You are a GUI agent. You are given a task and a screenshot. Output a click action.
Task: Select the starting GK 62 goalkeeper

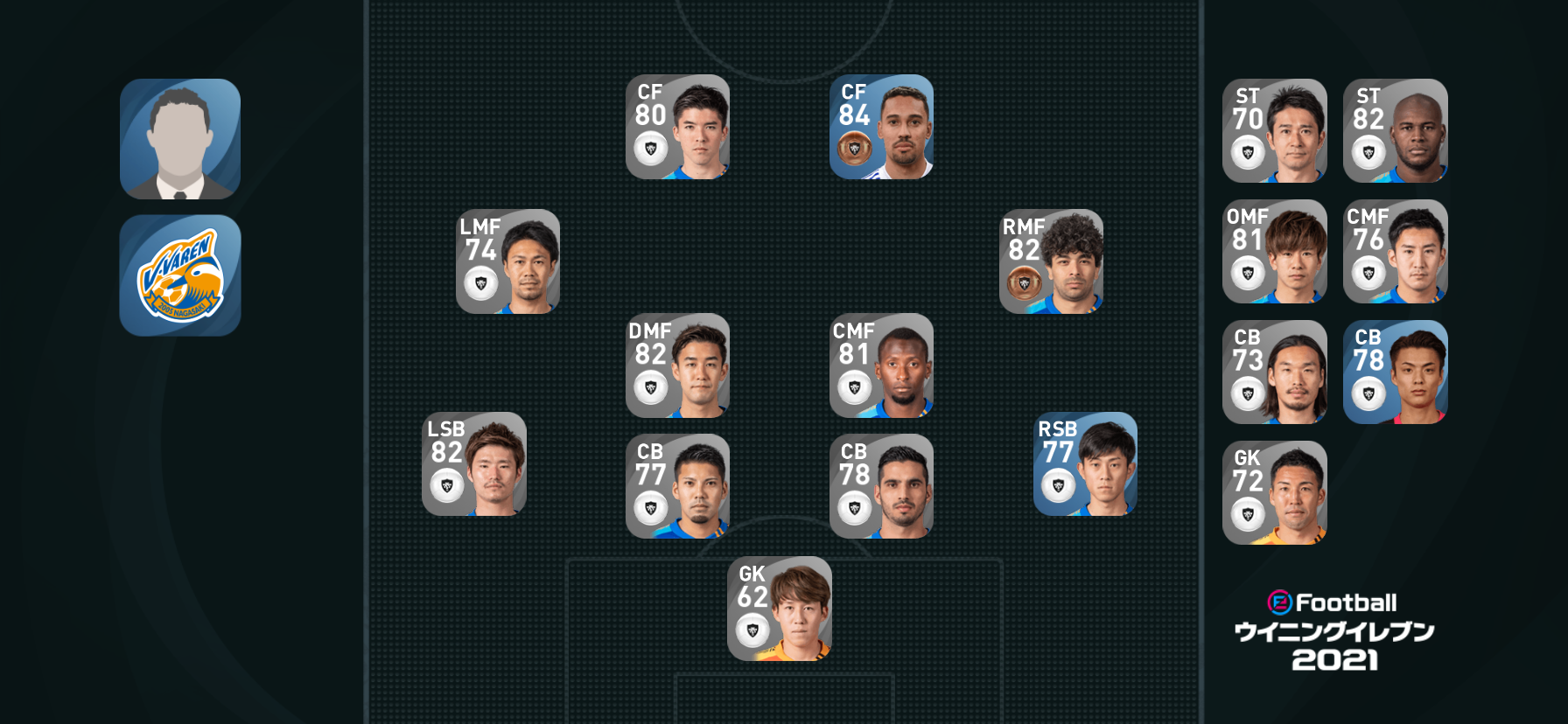(779, 609)
